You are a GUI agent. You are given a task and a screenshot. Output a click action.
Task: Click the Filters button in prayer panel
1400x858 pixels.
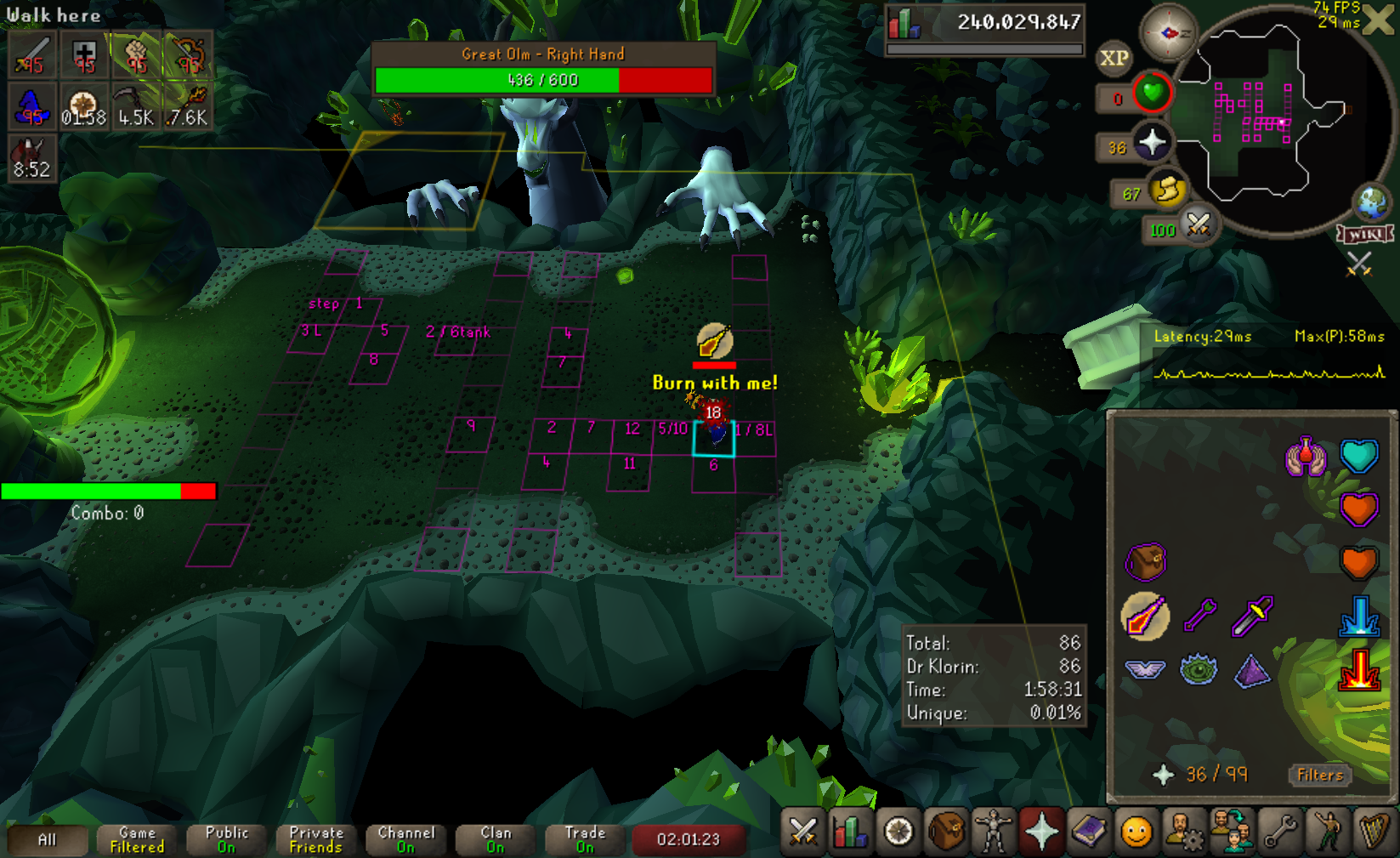coord(1319,775)
